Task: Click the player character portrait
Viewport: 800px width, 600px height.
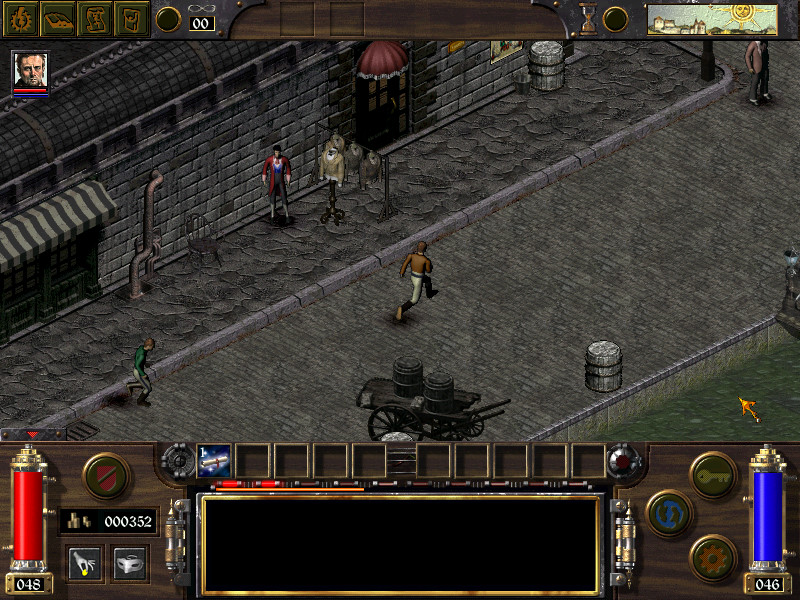Action: point(30,70)
